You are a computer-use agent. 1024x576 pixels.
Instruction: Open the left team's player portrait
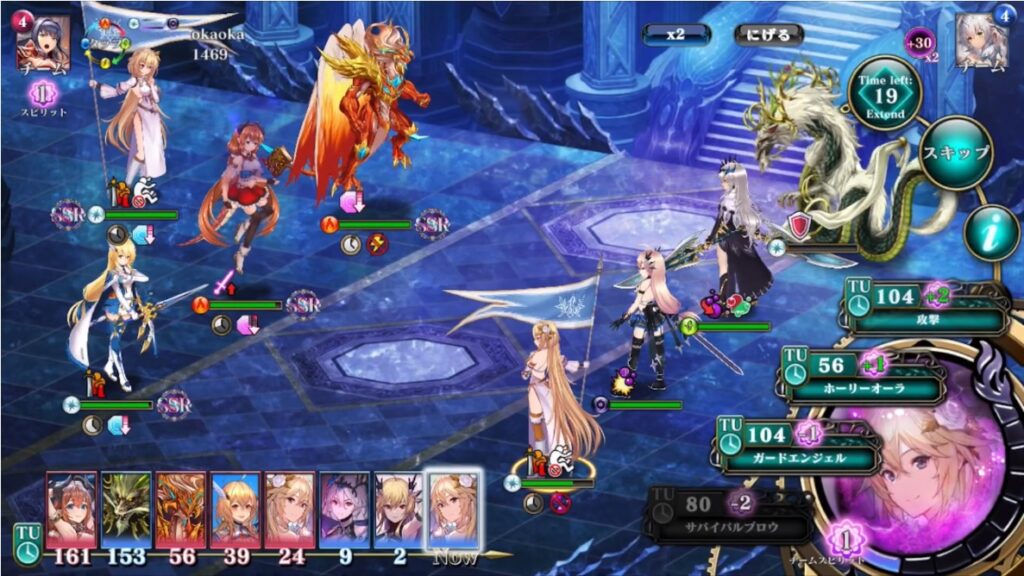click(x=43, y=43)
